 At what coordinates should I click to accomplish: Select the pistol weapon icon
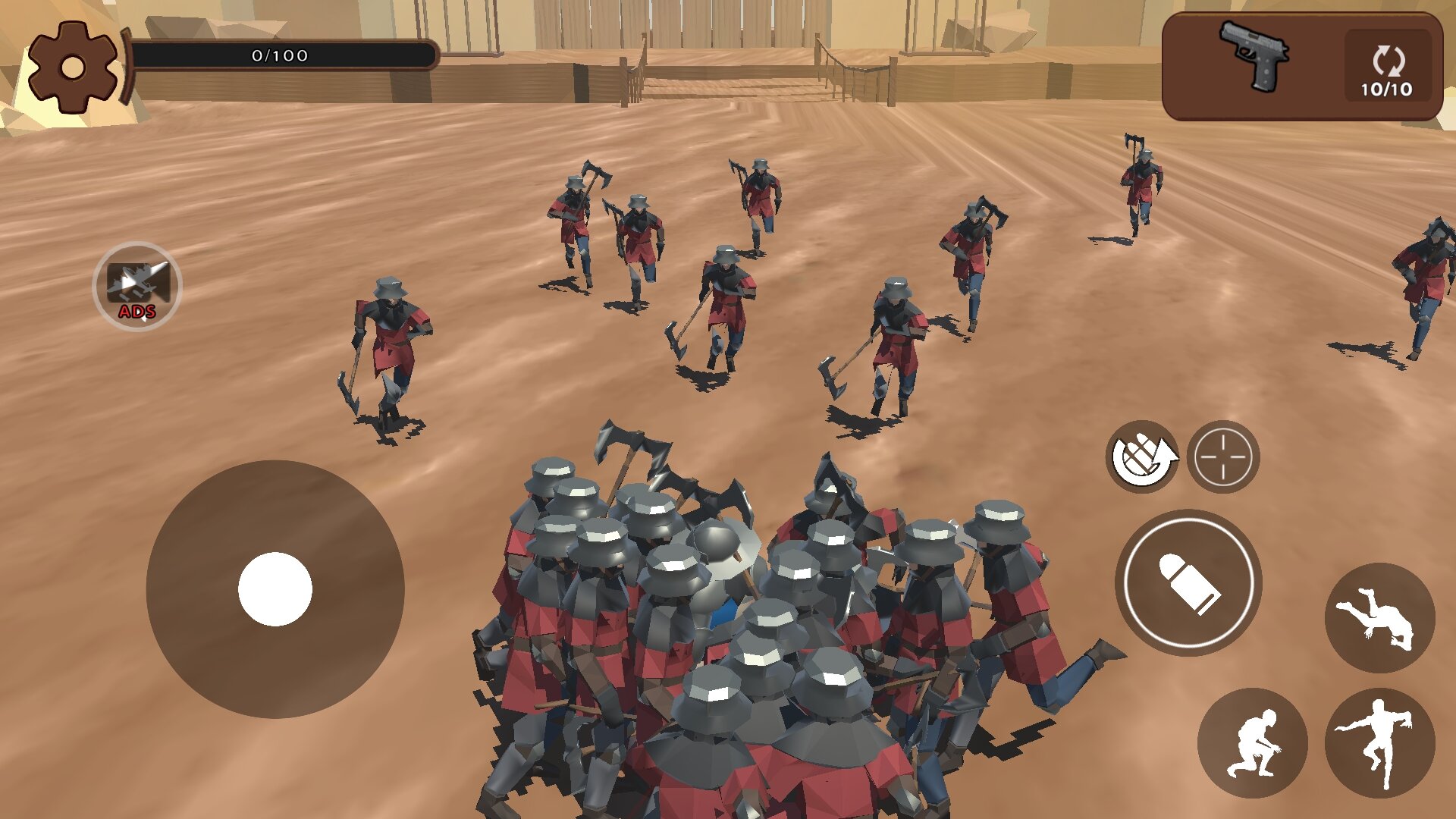[1254, 56]
